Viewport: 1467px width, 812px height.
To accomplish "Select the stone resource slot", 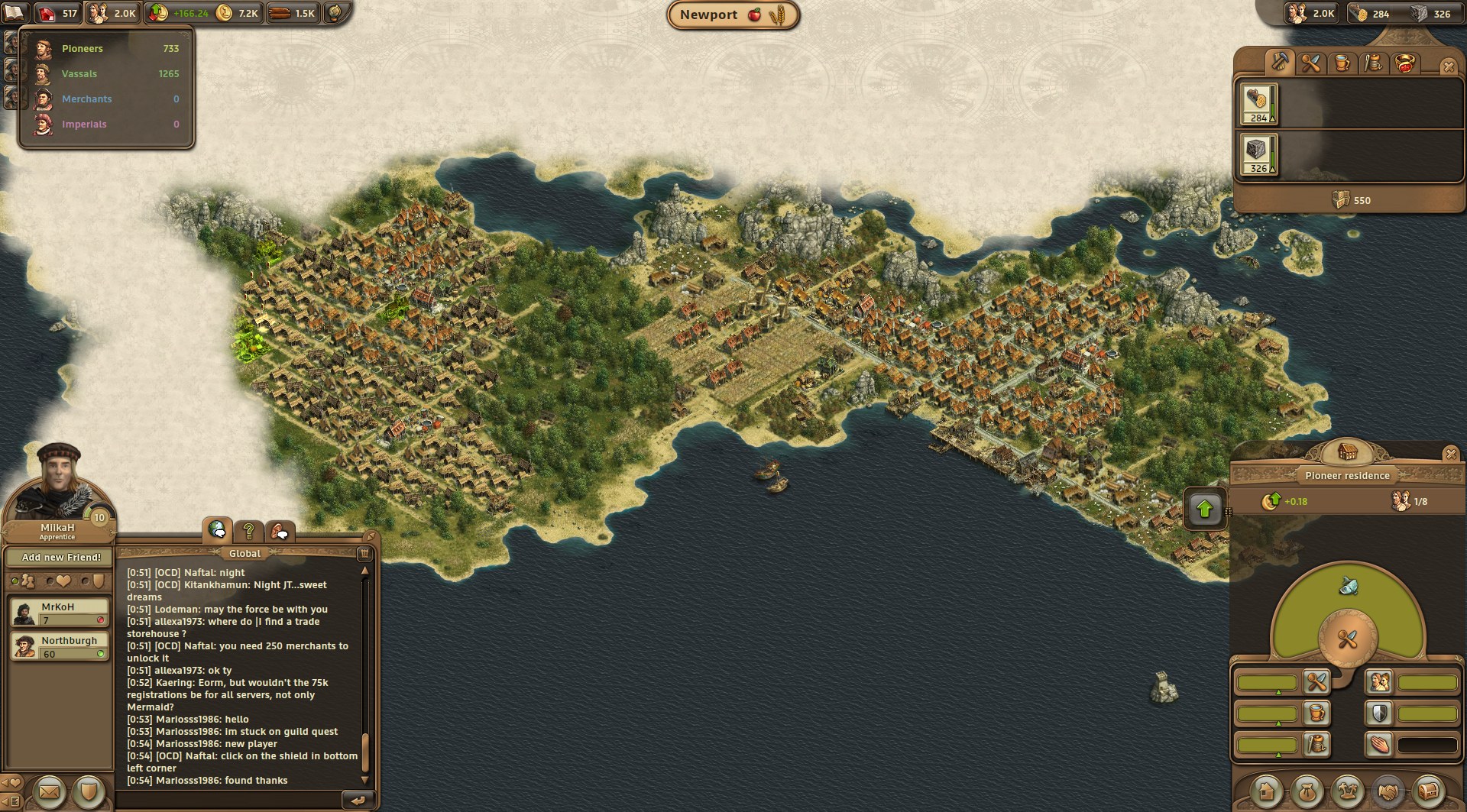I will pos(1258,154).
